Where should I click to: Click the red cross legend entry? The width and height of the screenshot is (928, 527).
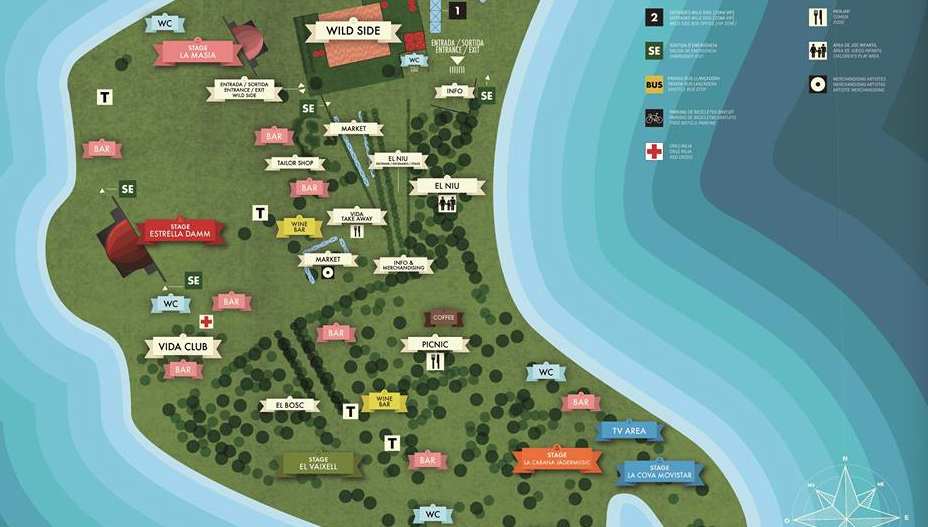[654, 151]
